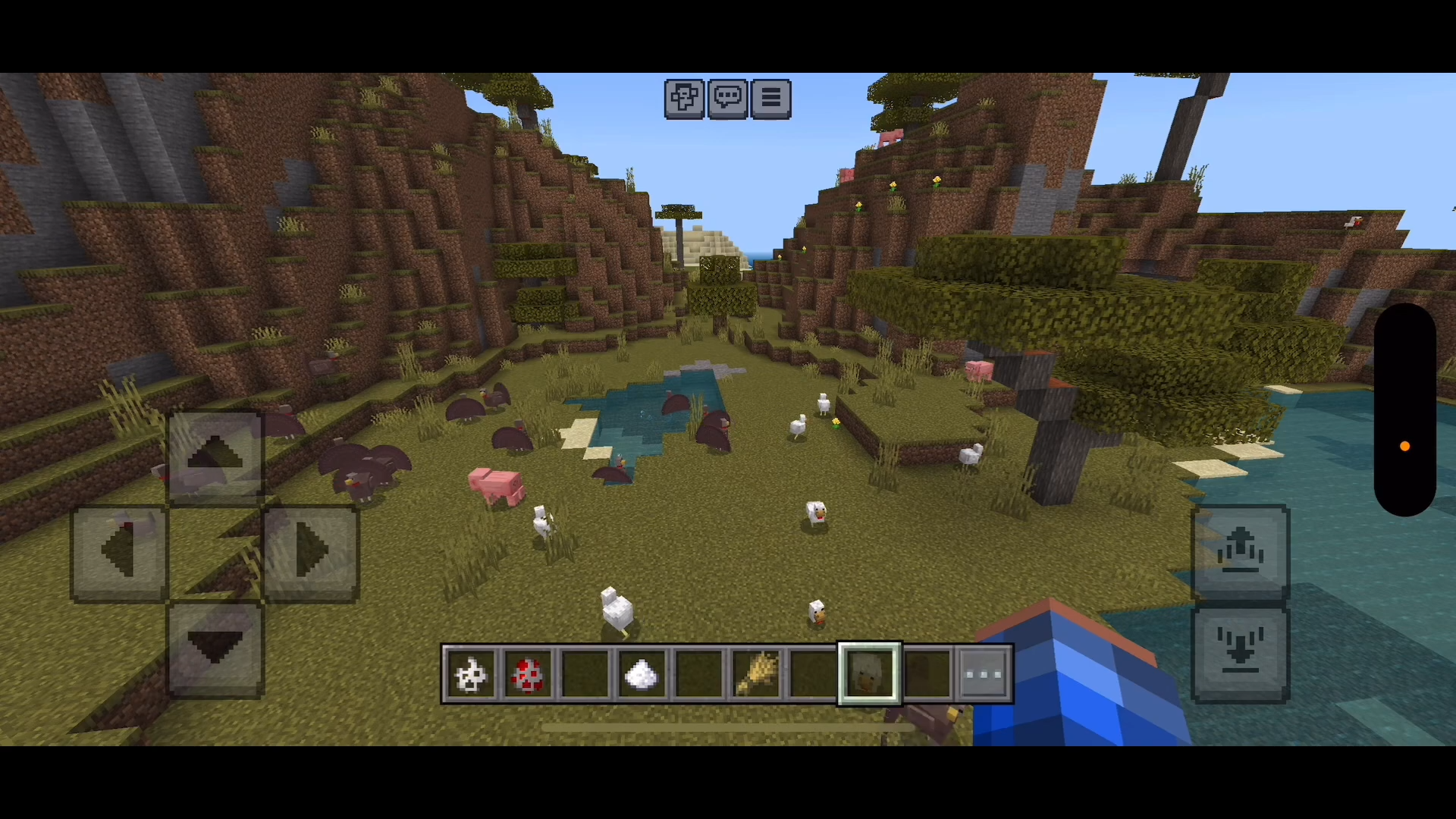
Task: Select the highlighted chicken item slot
Action: click(869, 674)
